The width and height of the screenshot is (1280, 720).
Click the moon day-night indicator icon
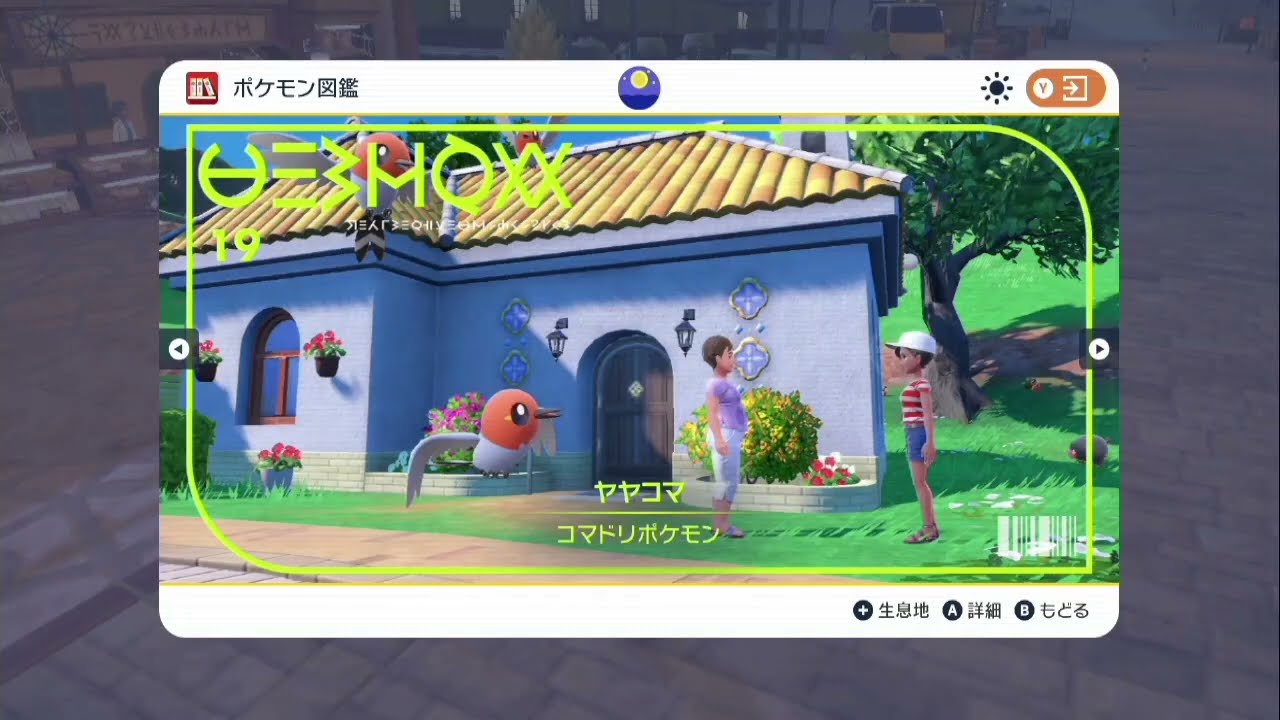point(638,87)
